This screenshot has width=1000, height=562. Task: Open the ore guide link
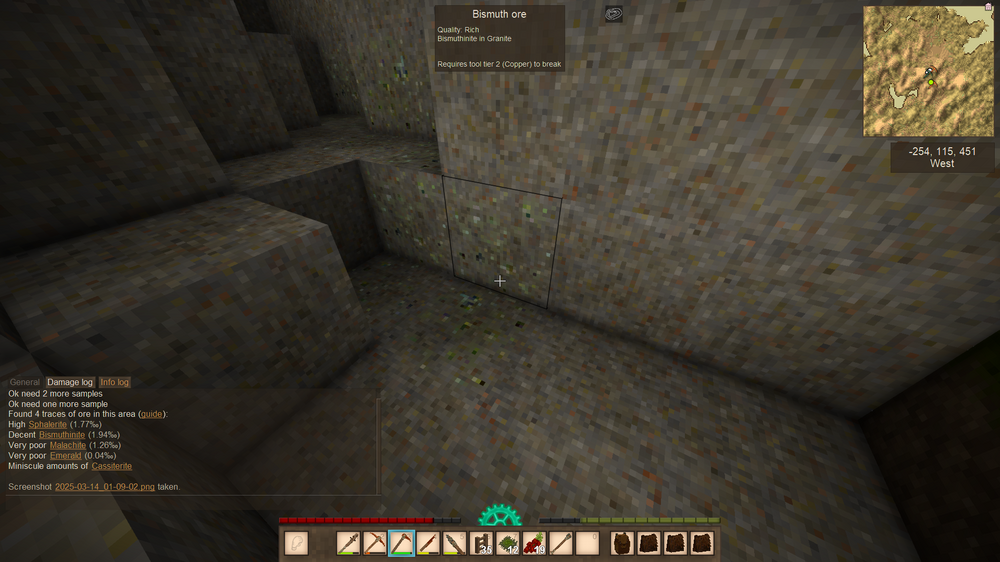coord(152,414)
